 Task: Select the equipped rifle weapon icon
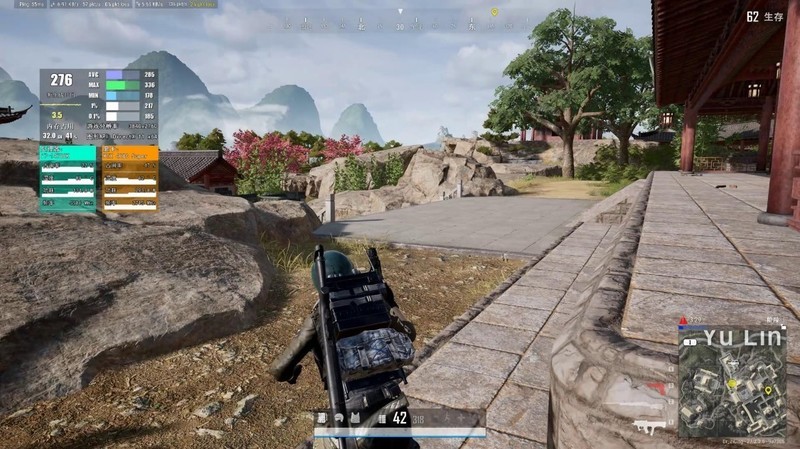pos(645,425)
